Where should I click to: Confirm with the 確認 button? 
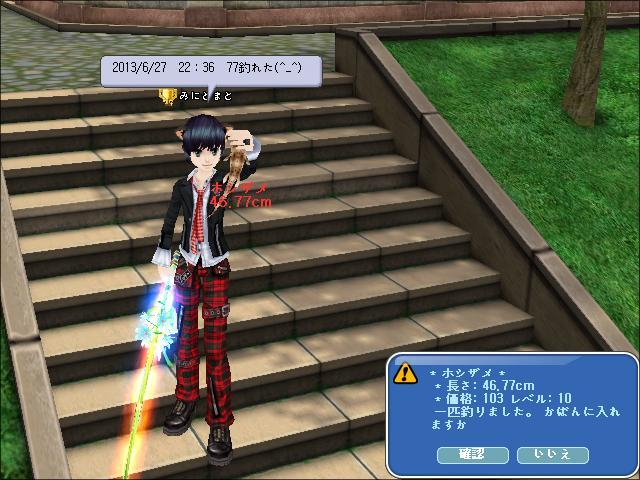pyautogui.click(x=472, y=455)
